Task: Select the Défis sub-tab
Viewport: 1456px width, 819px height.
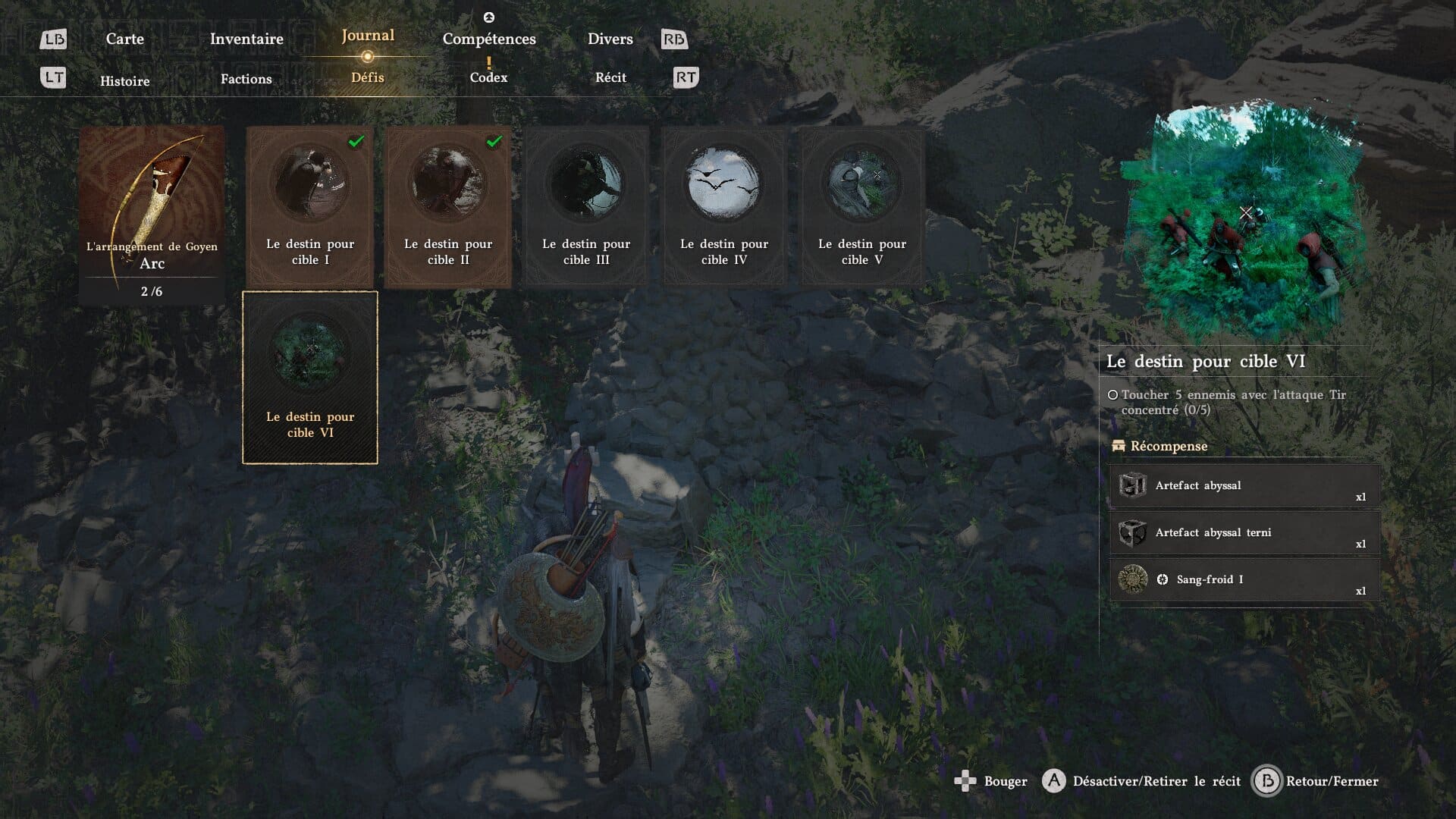Action: tap(368, 77)
